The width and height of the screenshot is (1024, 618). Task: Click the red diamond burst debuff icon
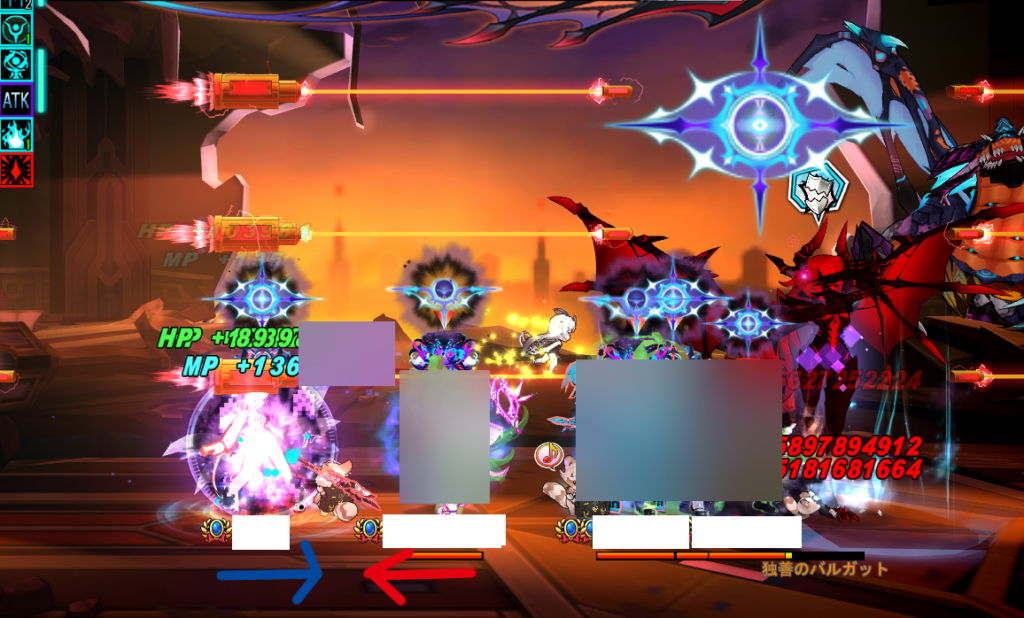(x=16, y=169)
